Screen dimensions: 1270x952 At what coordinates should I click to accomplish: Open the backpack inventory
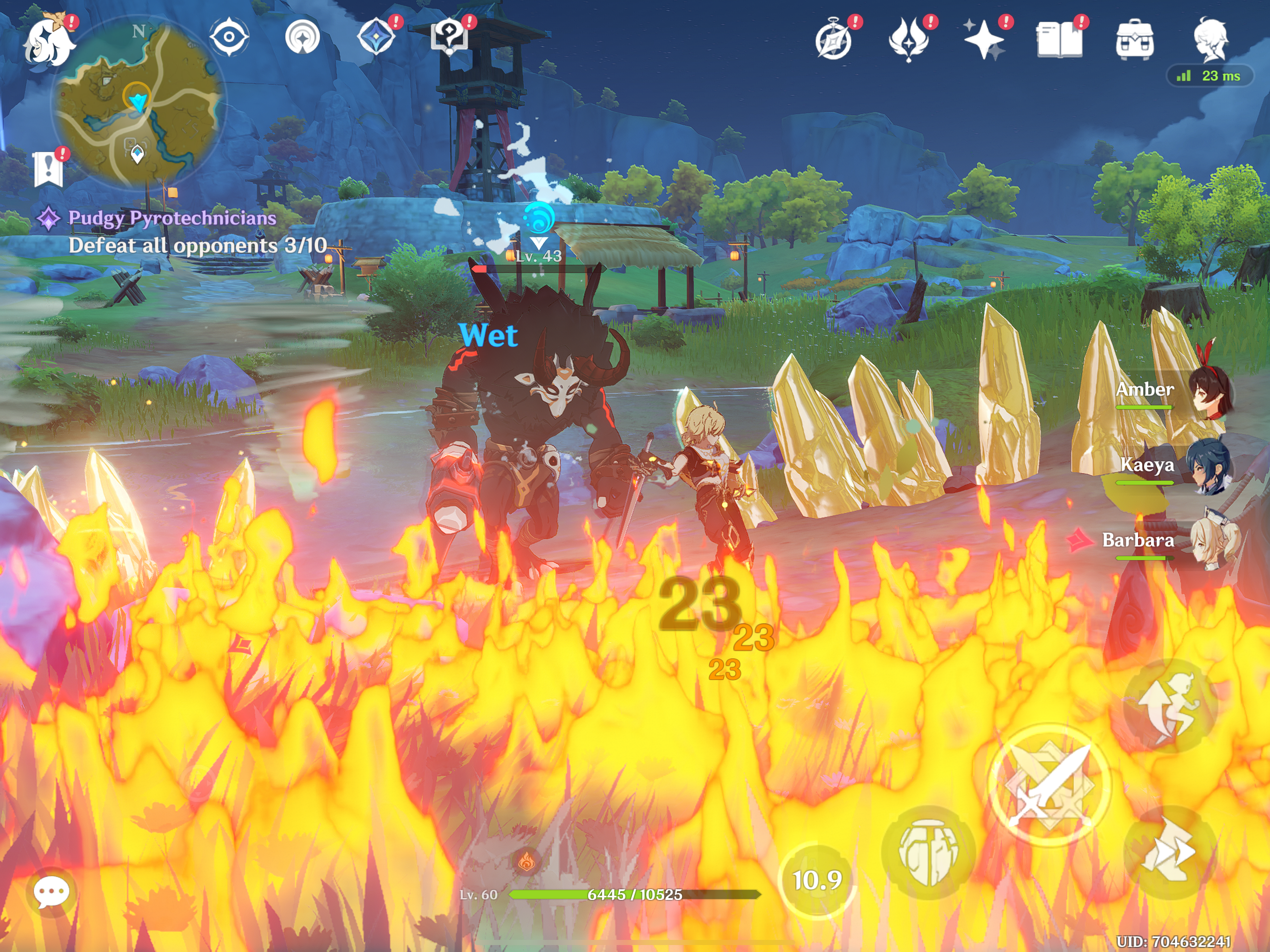point(1135,40)
